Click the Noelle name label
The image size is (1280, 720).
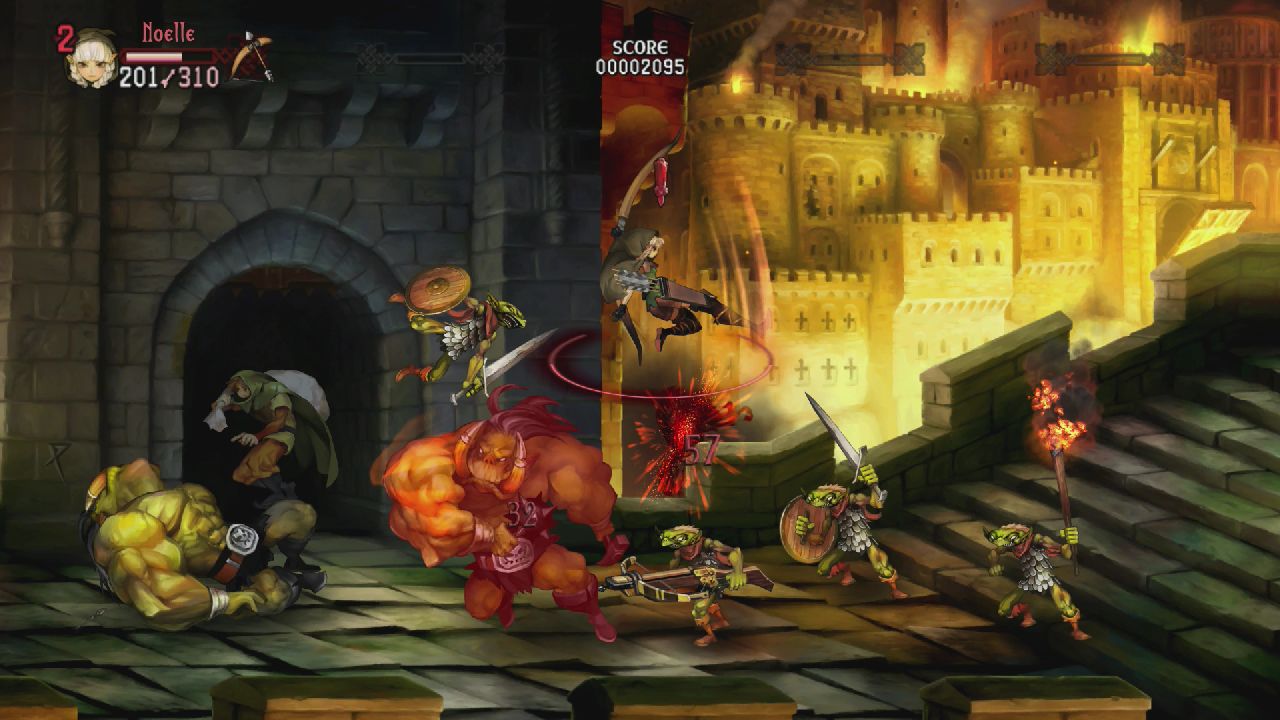click(x=168, y=33)
